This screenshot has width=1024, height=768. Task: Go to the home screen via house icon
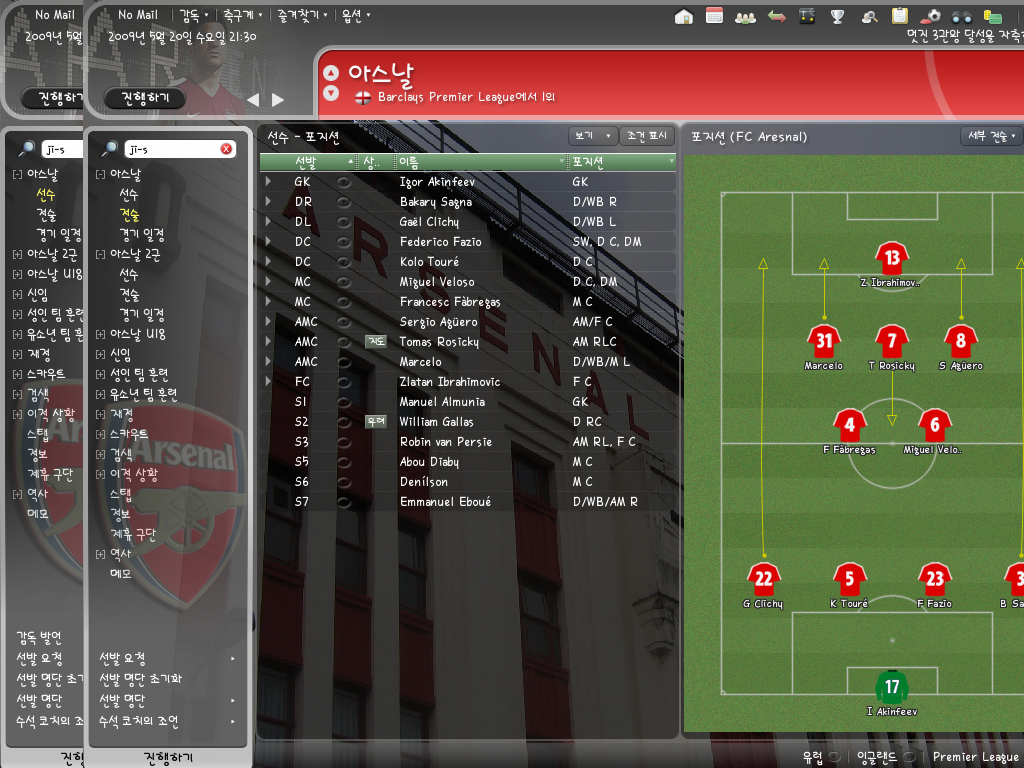tap(684, 16)
